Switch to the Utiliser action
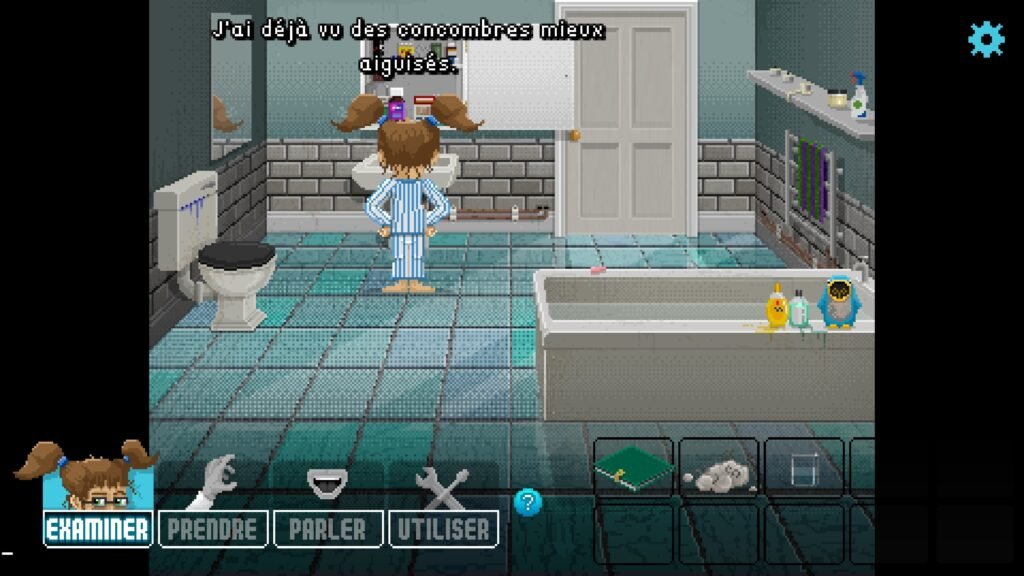Viewport: 1024px width, 576px height. tap(443, 529)
